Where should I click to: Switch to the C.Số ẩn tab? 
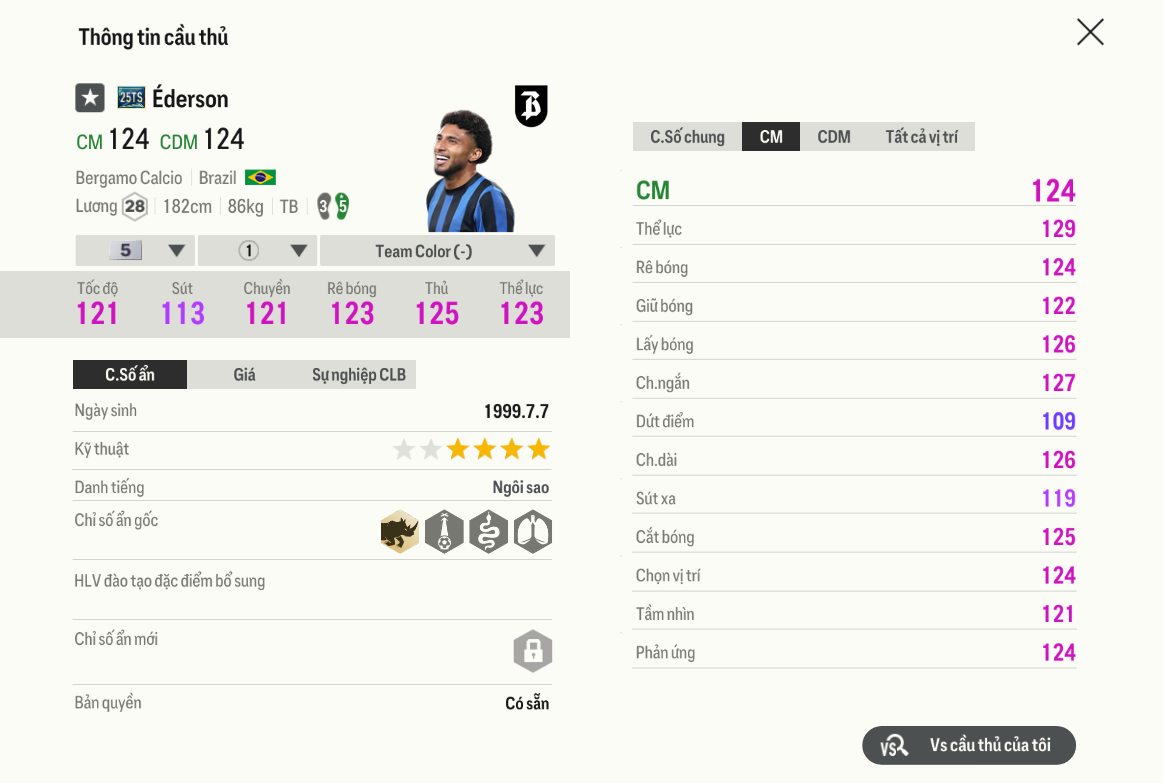tap(130, 375)
